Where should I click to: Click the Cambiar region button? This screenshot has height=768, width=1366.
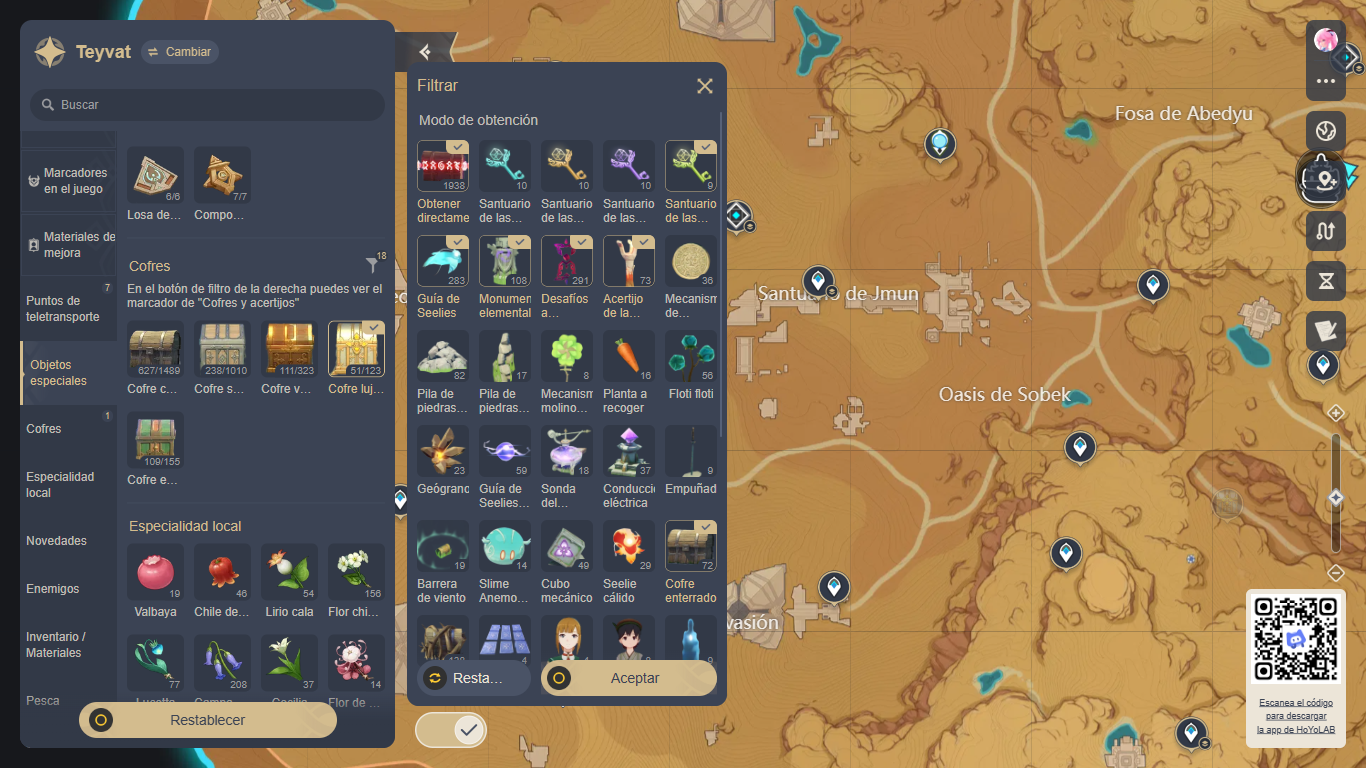tap(179, 52)
